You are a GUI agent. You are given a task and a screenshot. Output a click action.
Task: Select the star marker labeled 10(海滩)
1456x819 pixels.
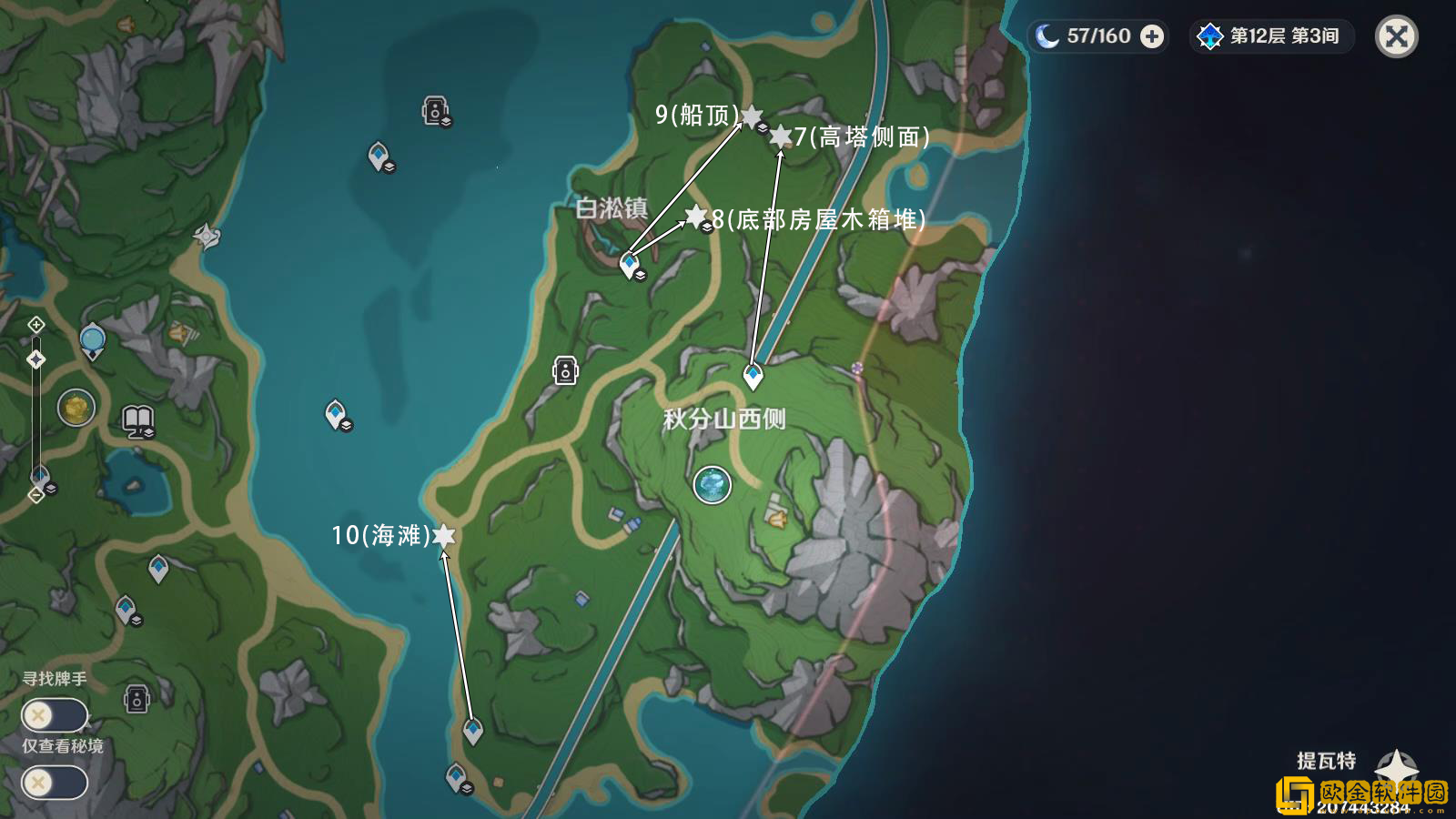(x=443, y=535)
